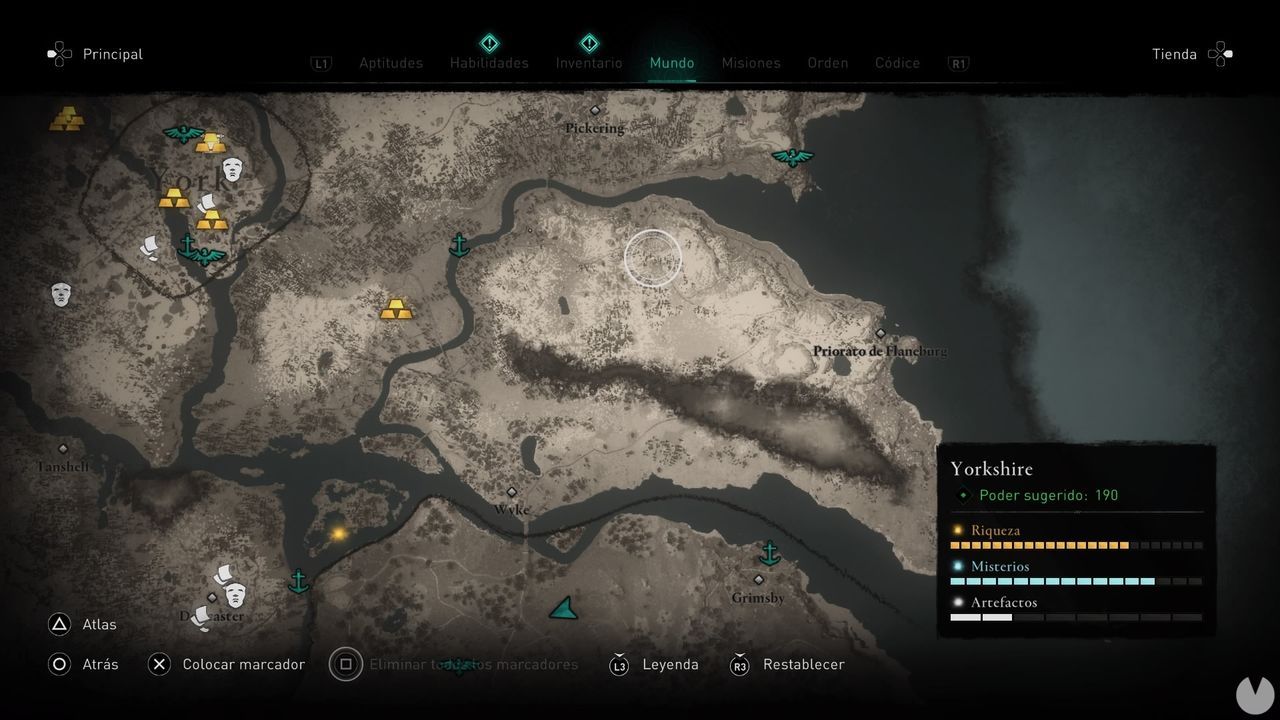Screen dimensions: 1280x720
Task: Select the anchor icon on the river near York
Action: coord(459,243)
